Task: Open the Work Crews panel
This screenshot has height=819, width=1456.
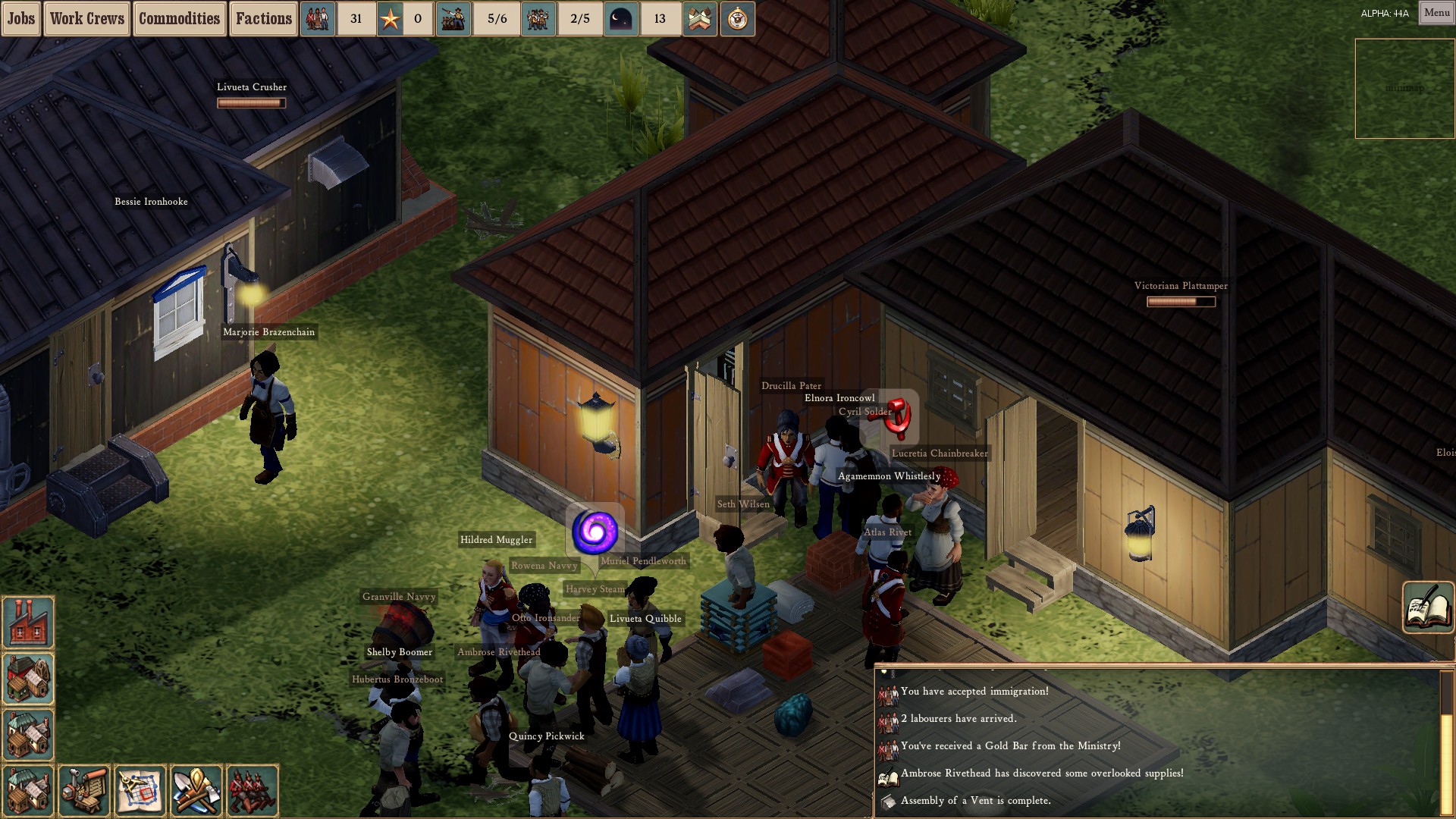Action: click(87, 19)
